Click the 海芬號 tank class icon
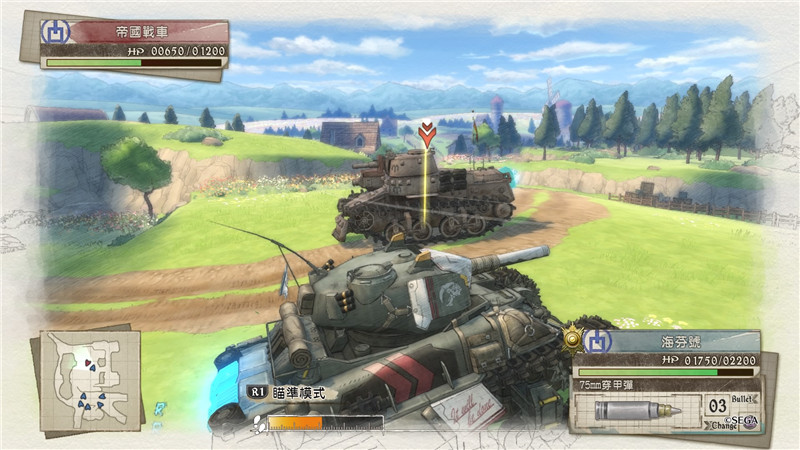Viewport: 800px width, 450px height. tap(598, 341)
